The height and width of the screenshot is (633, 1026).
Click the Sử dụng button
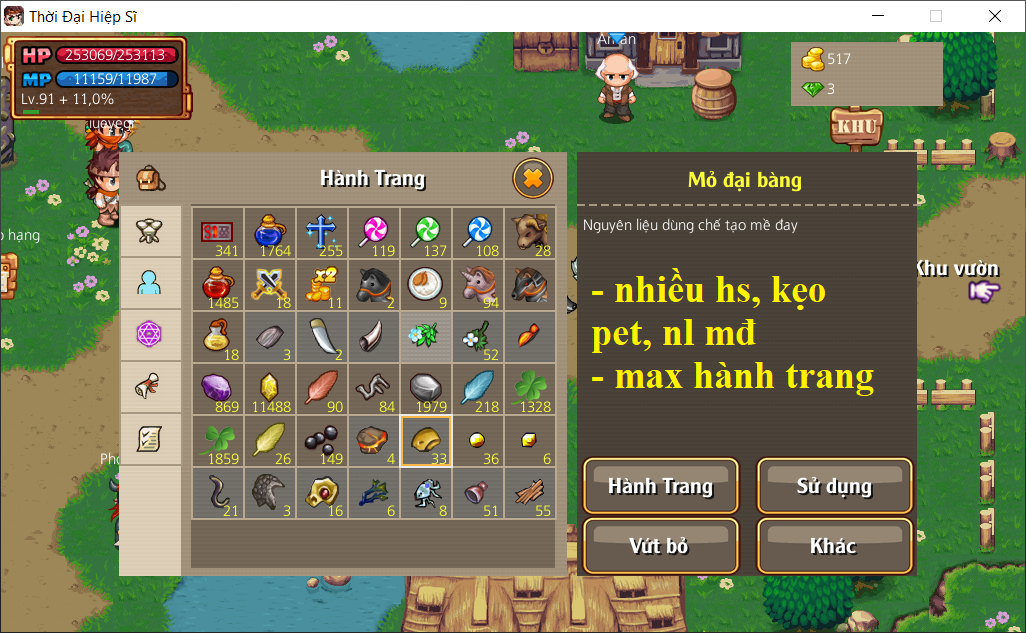(x=834, y=487)
